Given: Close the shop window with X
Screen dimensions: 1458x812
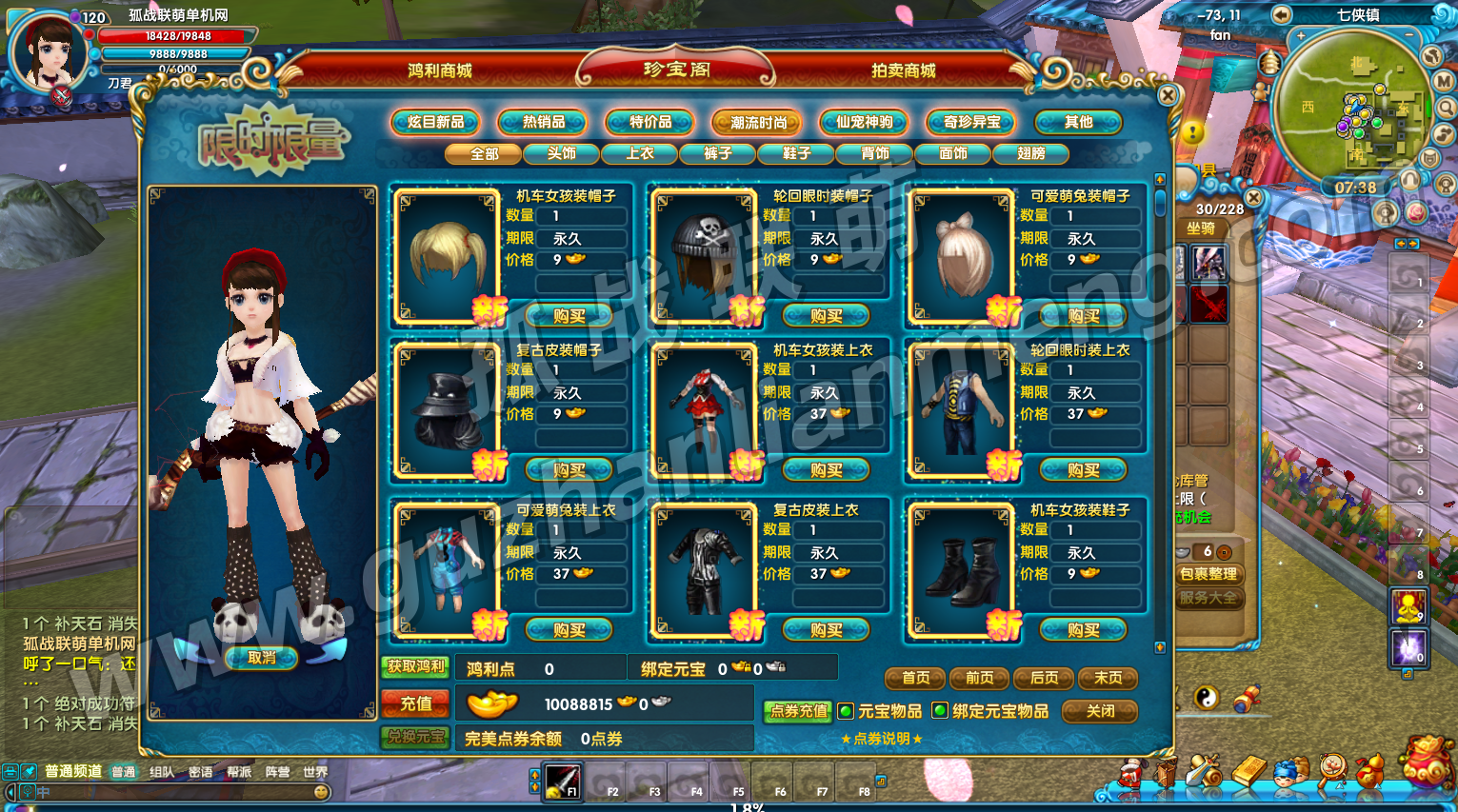Looking at the screenshot, I should point(1168,95).
